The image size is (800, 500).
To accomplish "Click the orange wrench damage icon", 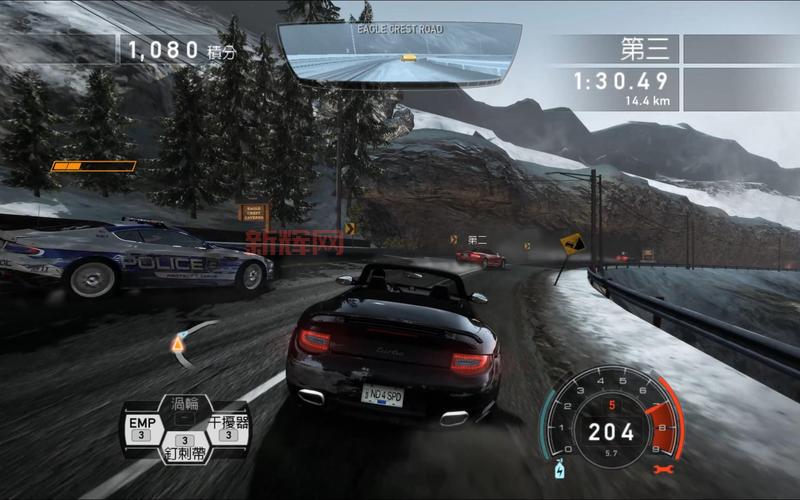I will coord(659,467).
